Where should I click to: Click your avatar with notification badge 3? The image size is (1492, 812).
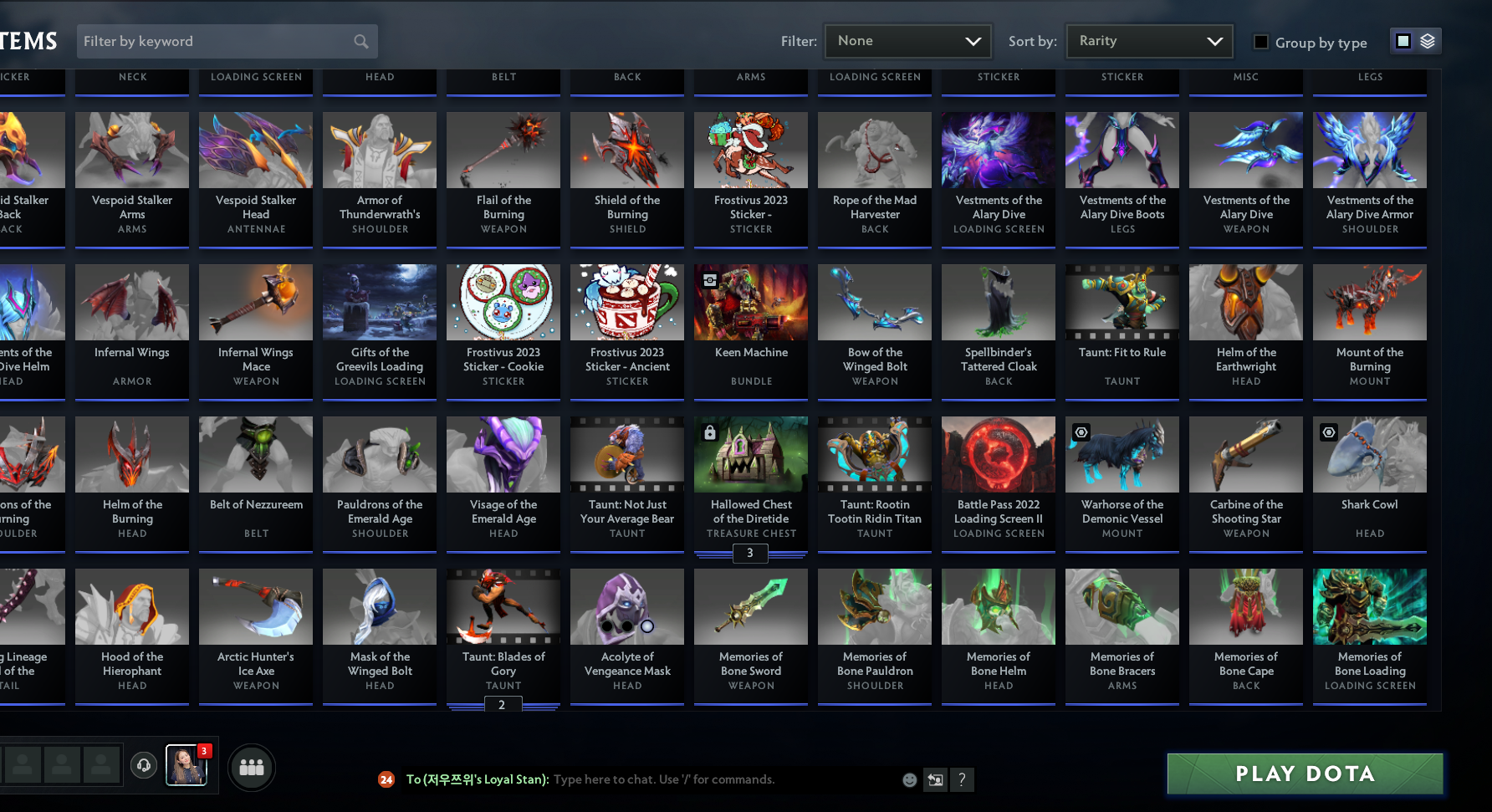click(186, 765)
